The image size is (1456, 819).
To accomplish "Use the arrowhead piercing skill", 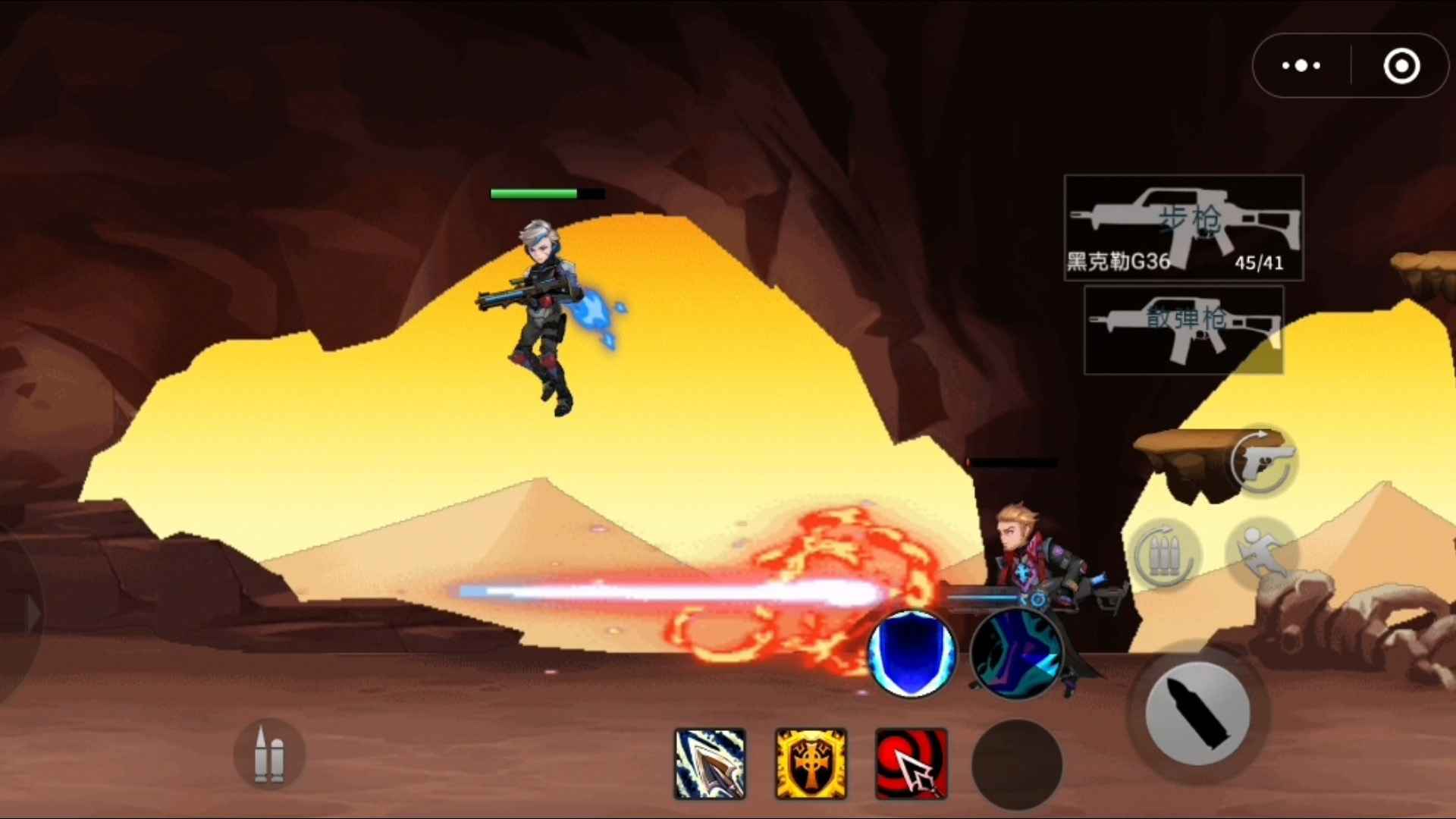I will click(709, 764).
